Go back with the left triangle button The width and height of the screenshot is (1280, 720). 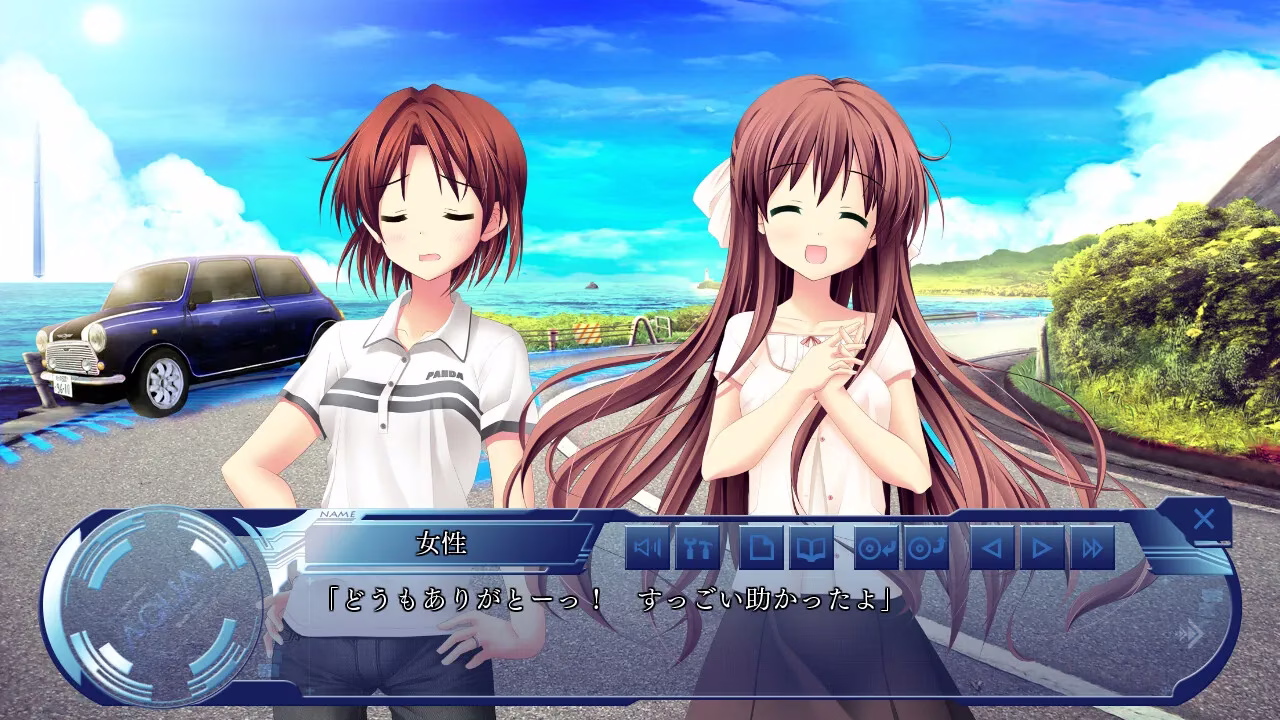point(992,548)
